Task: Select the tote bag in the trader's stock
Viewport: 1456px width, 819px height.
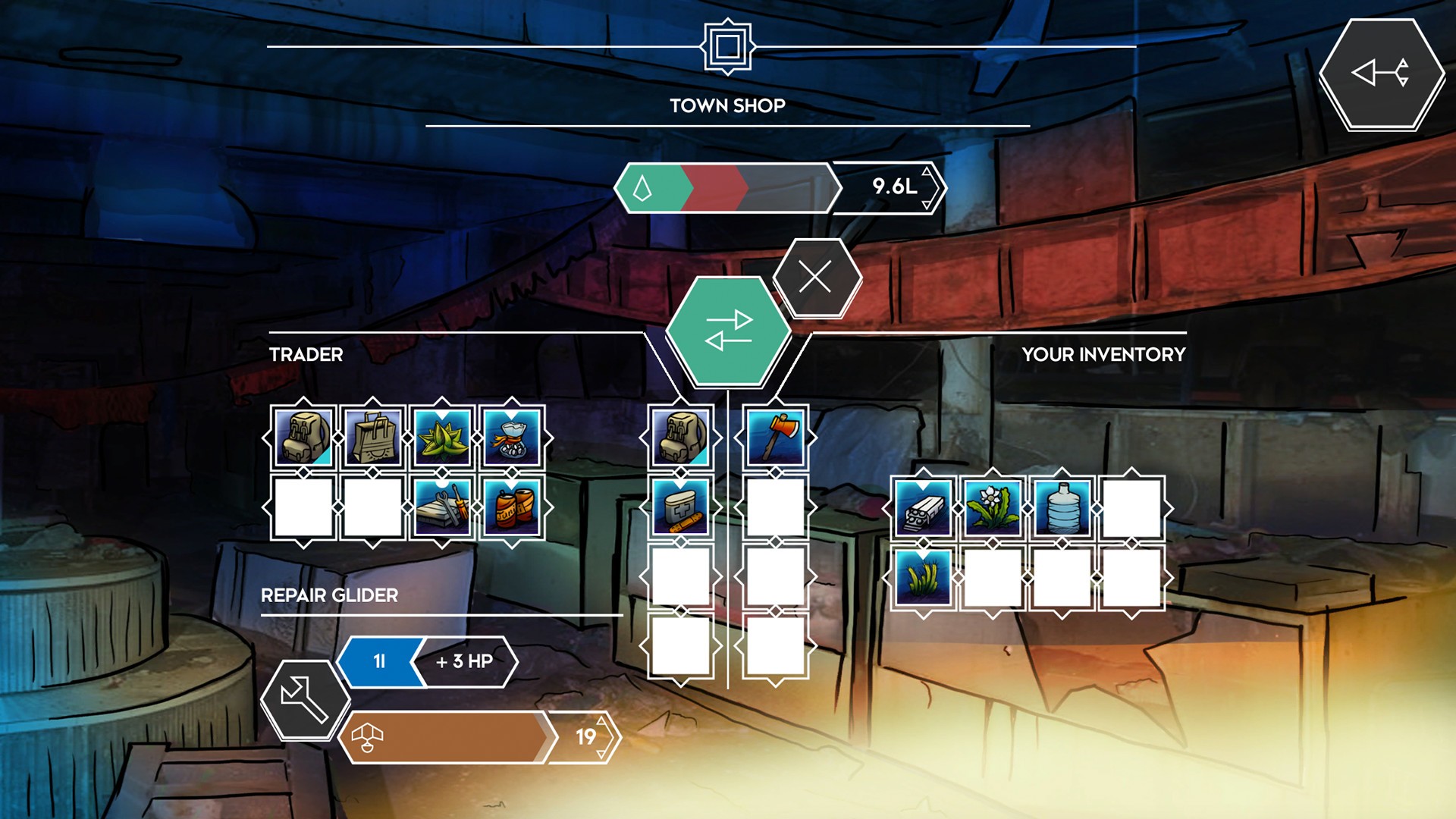Action: point(372,438)
